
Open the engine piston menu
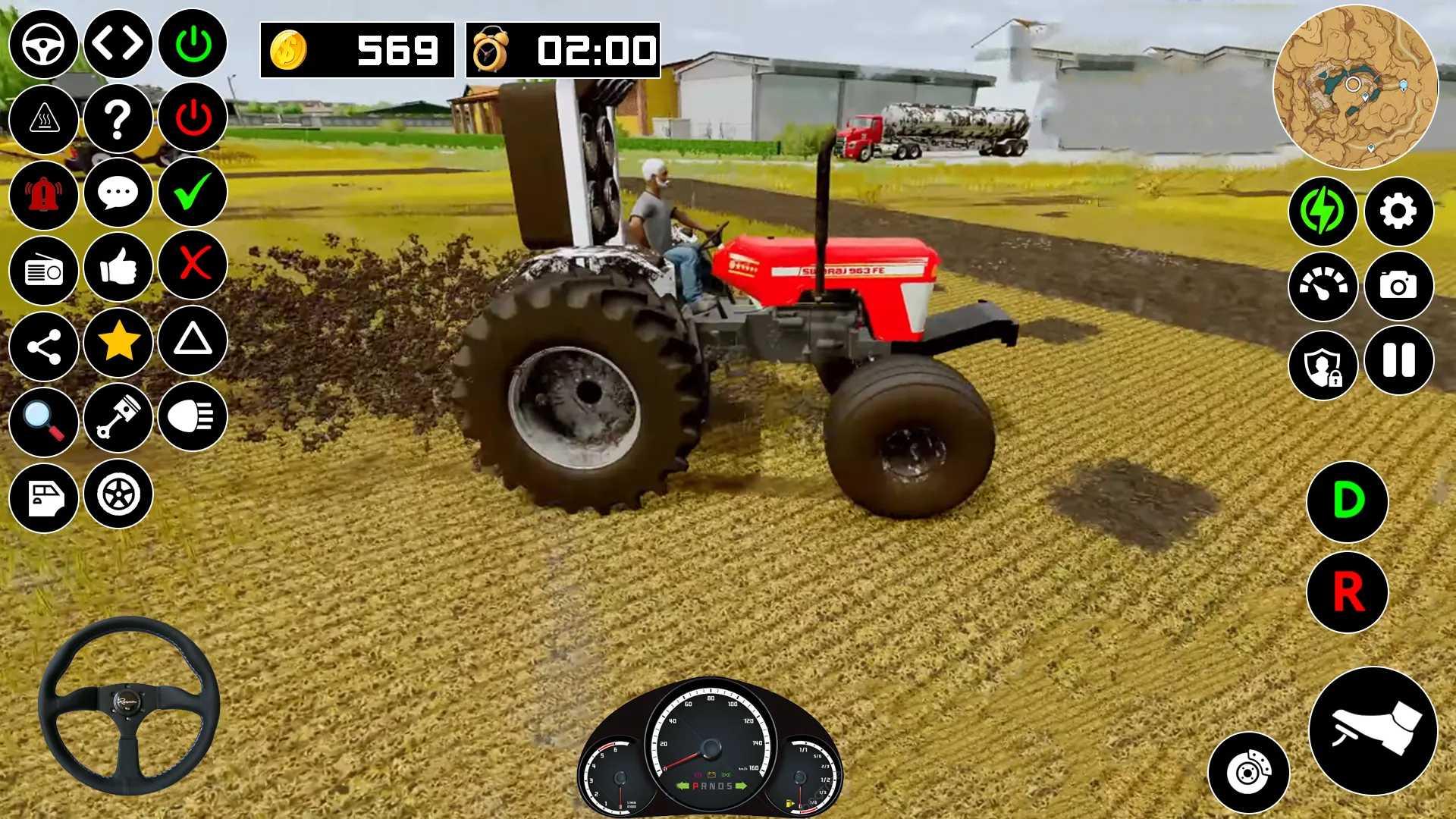pyautogui.click(x=118, y=419)
